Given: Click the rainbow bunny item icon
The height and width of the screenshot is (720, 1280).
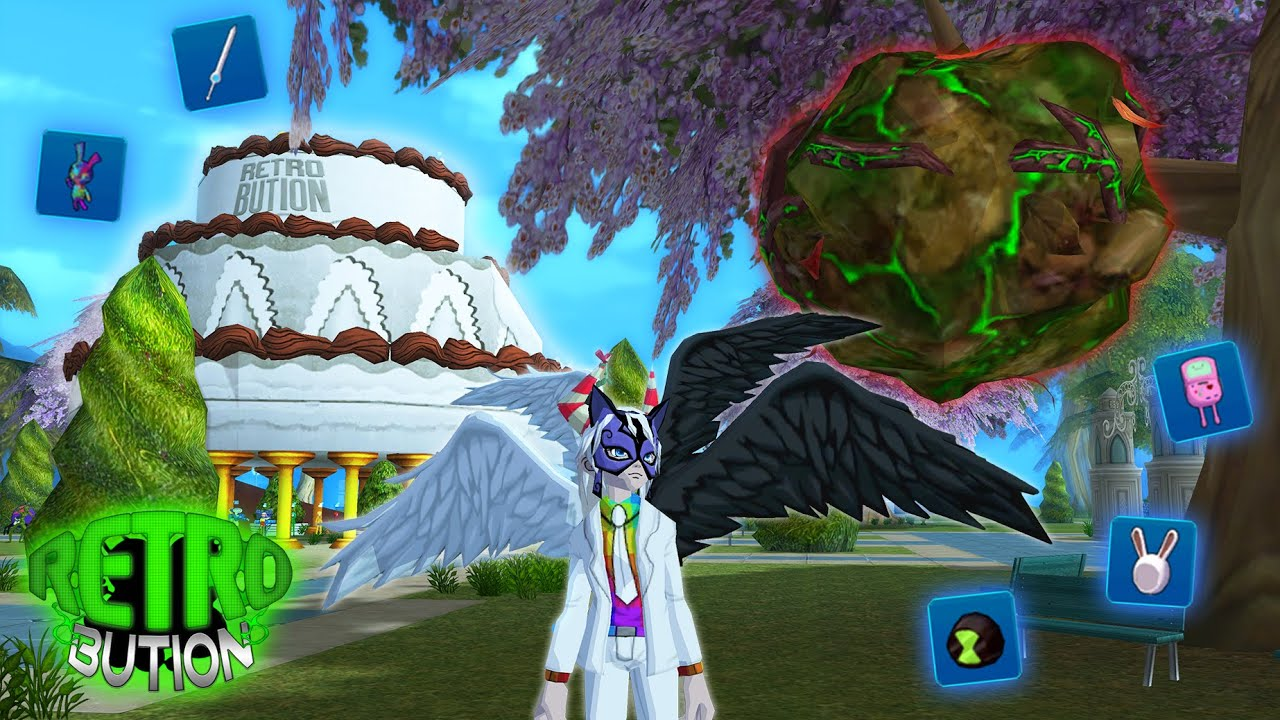Looking at the screenshot, I should pyautogui.click(x=81, y=176).
